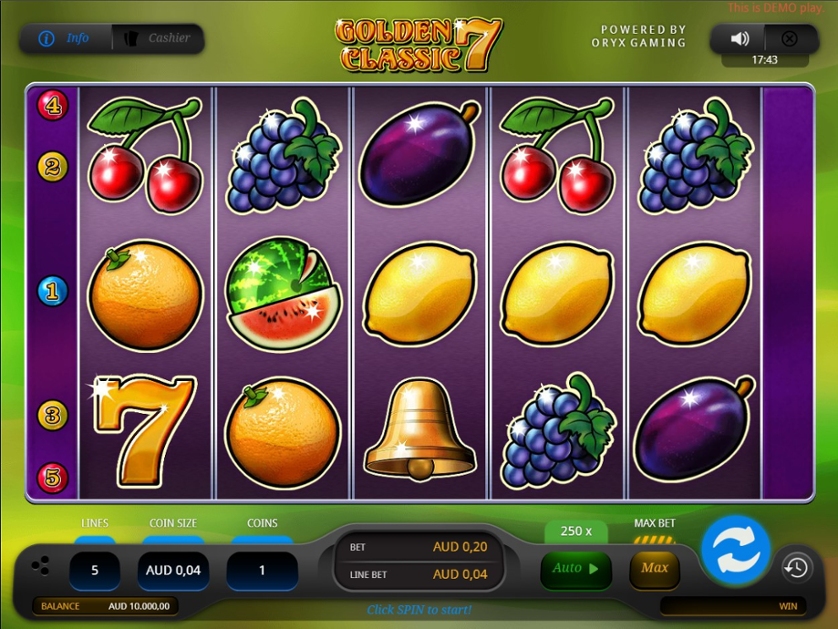Close the game with the X button
838x629 pixels.
(789, 39)
